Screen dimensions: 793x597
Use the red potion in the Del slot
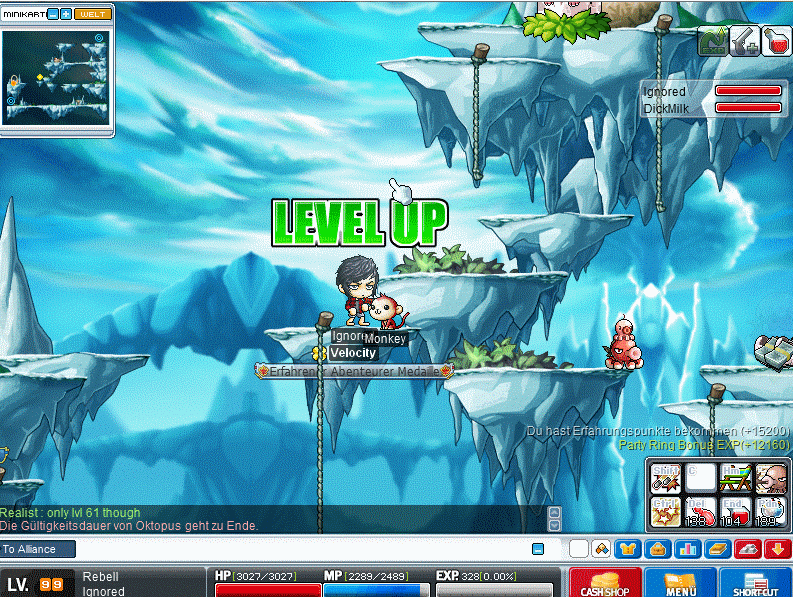pyautogui.click(x=700, y=513)
